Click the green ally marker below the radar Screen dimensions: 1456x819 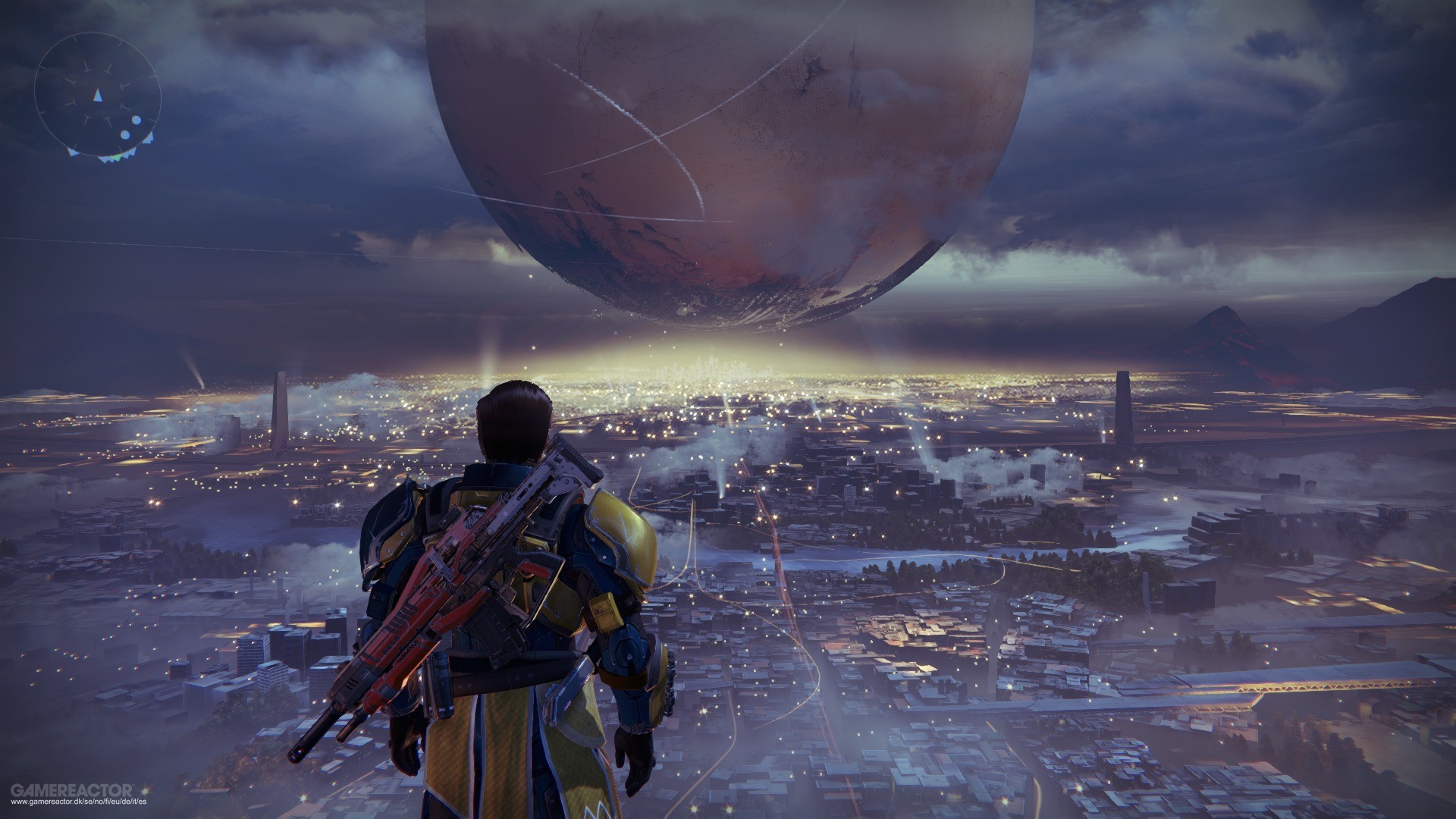click(x=116, y=157)
